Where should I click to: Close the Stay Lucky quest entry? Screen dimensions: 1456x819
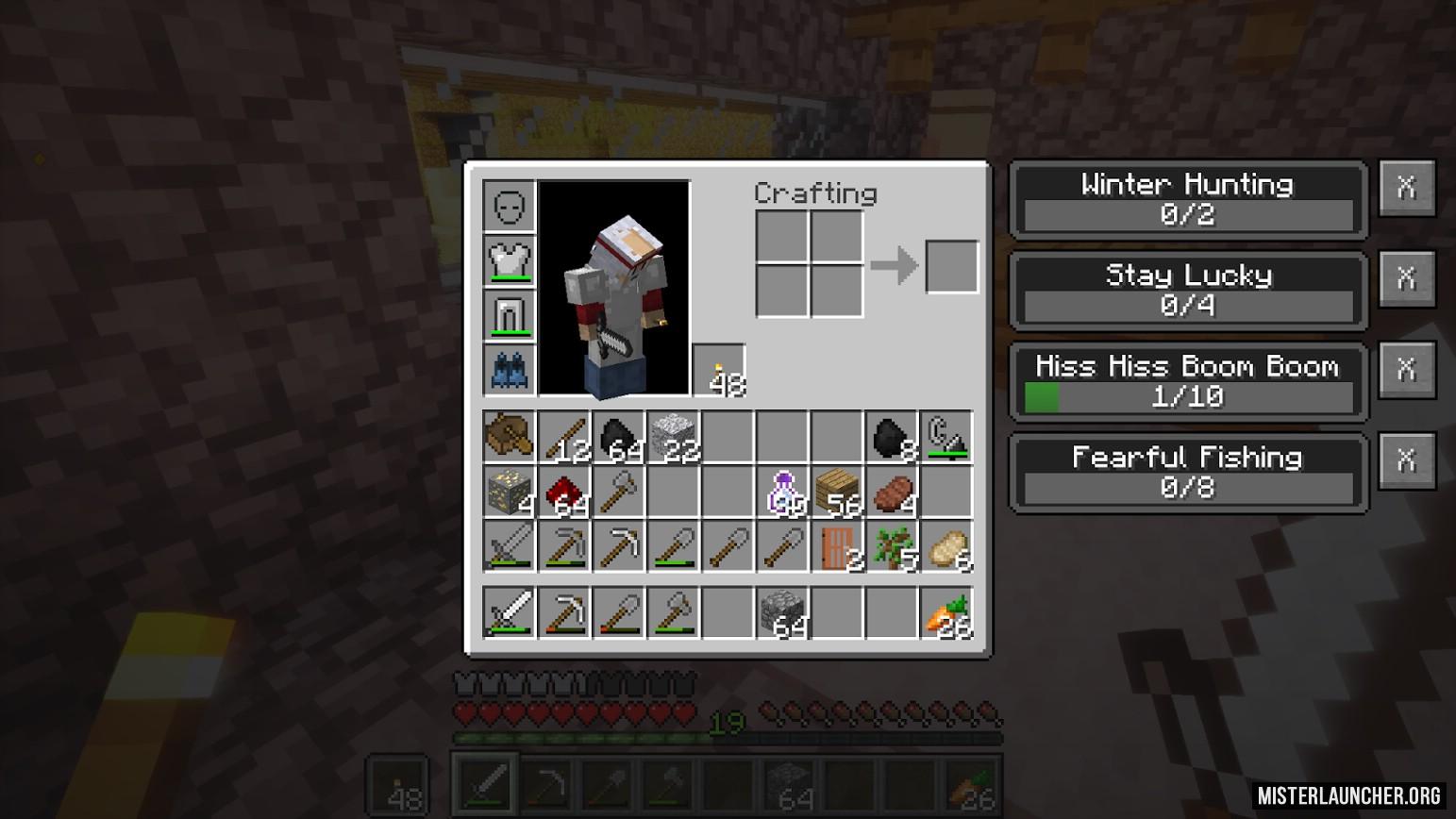(1406, 278)
